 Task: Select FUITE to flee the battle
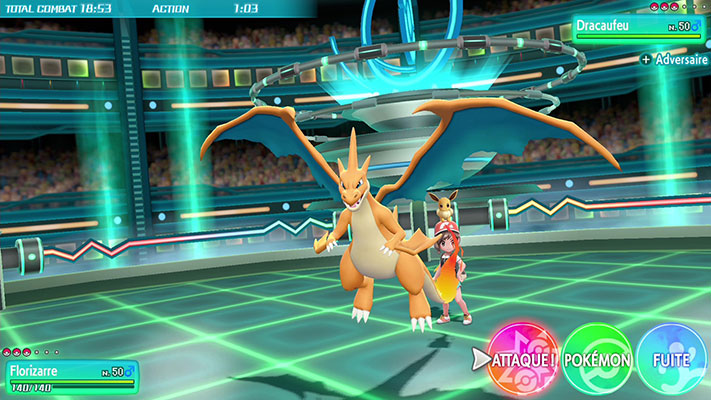[671, 359]
